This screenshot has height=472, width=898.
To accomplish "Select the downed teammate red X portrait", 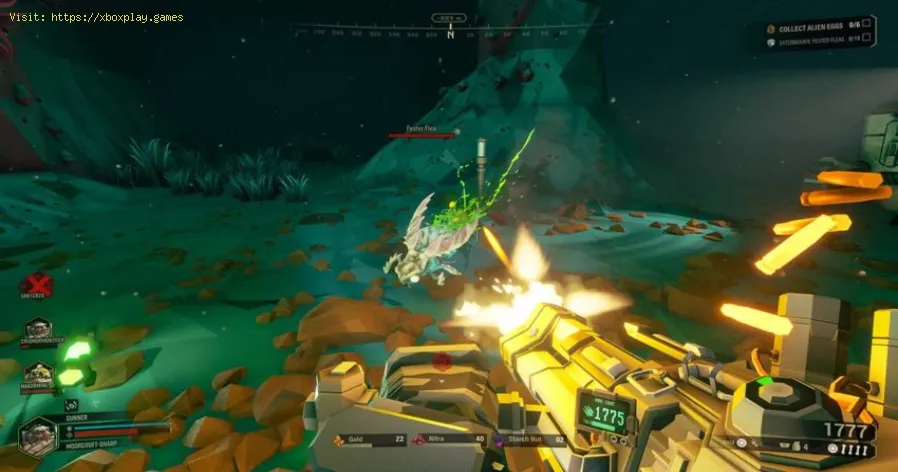I will click(x=37, y=284).
